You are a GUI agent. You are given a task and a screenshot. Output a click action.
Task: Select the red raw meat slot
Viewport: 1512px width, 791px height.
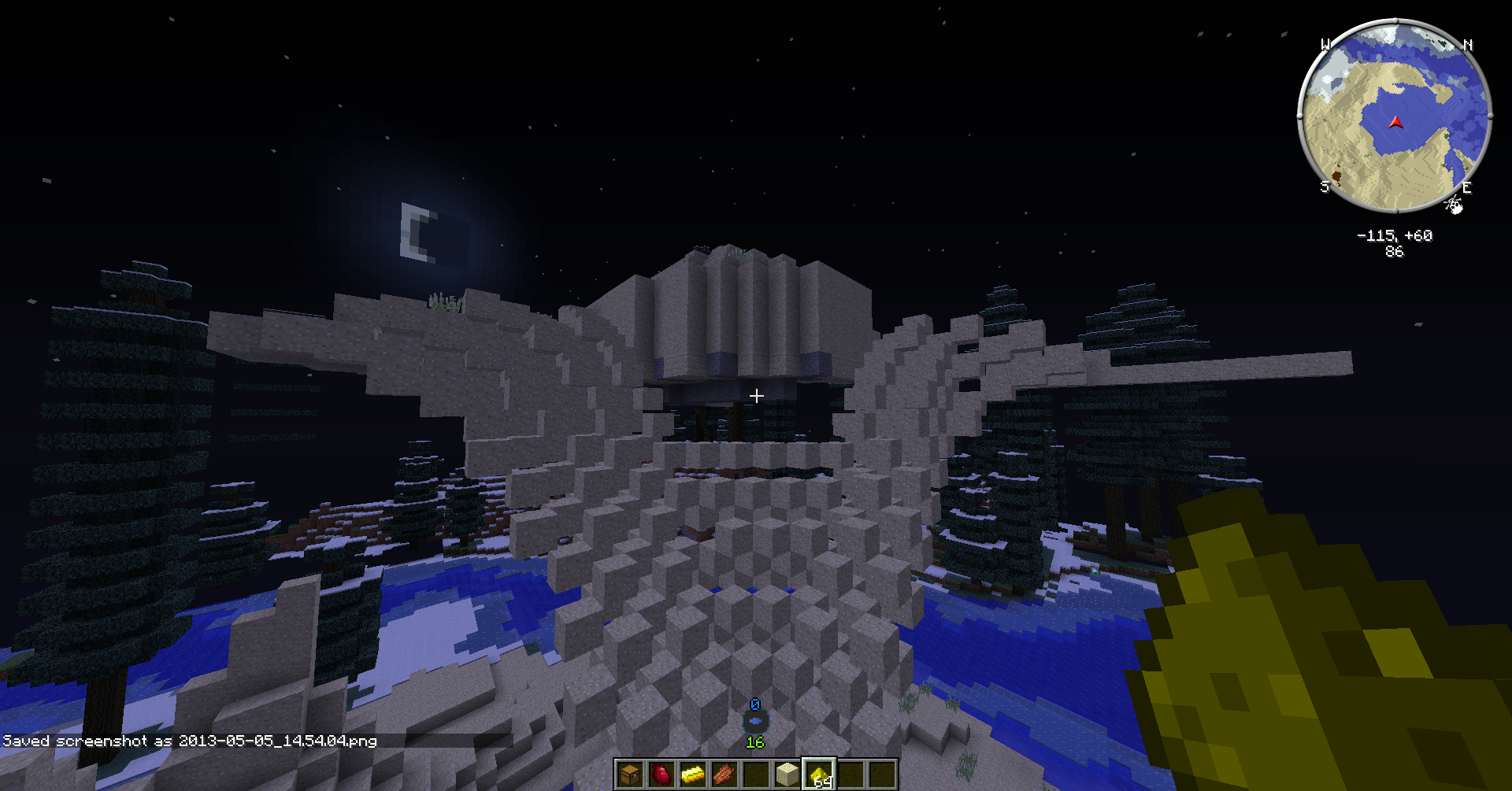tap(661, 774)
